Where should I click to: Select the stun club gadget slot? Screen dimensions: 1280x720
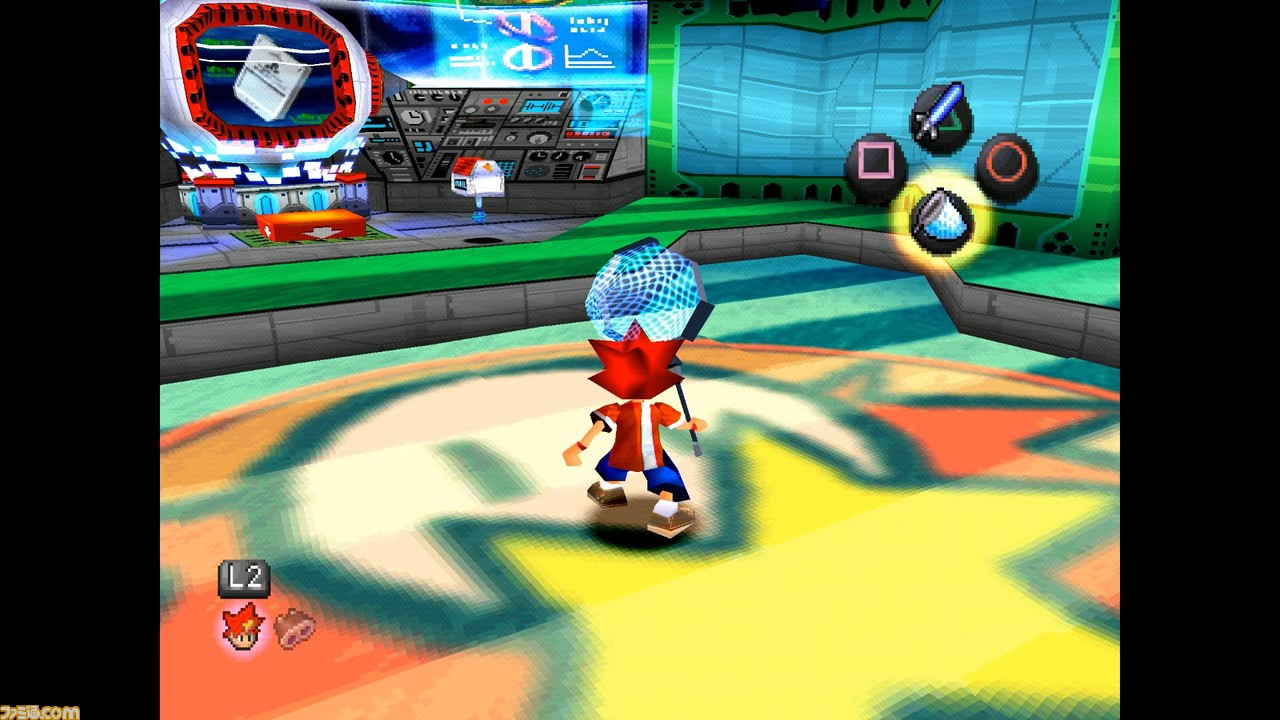pos(939,115)
